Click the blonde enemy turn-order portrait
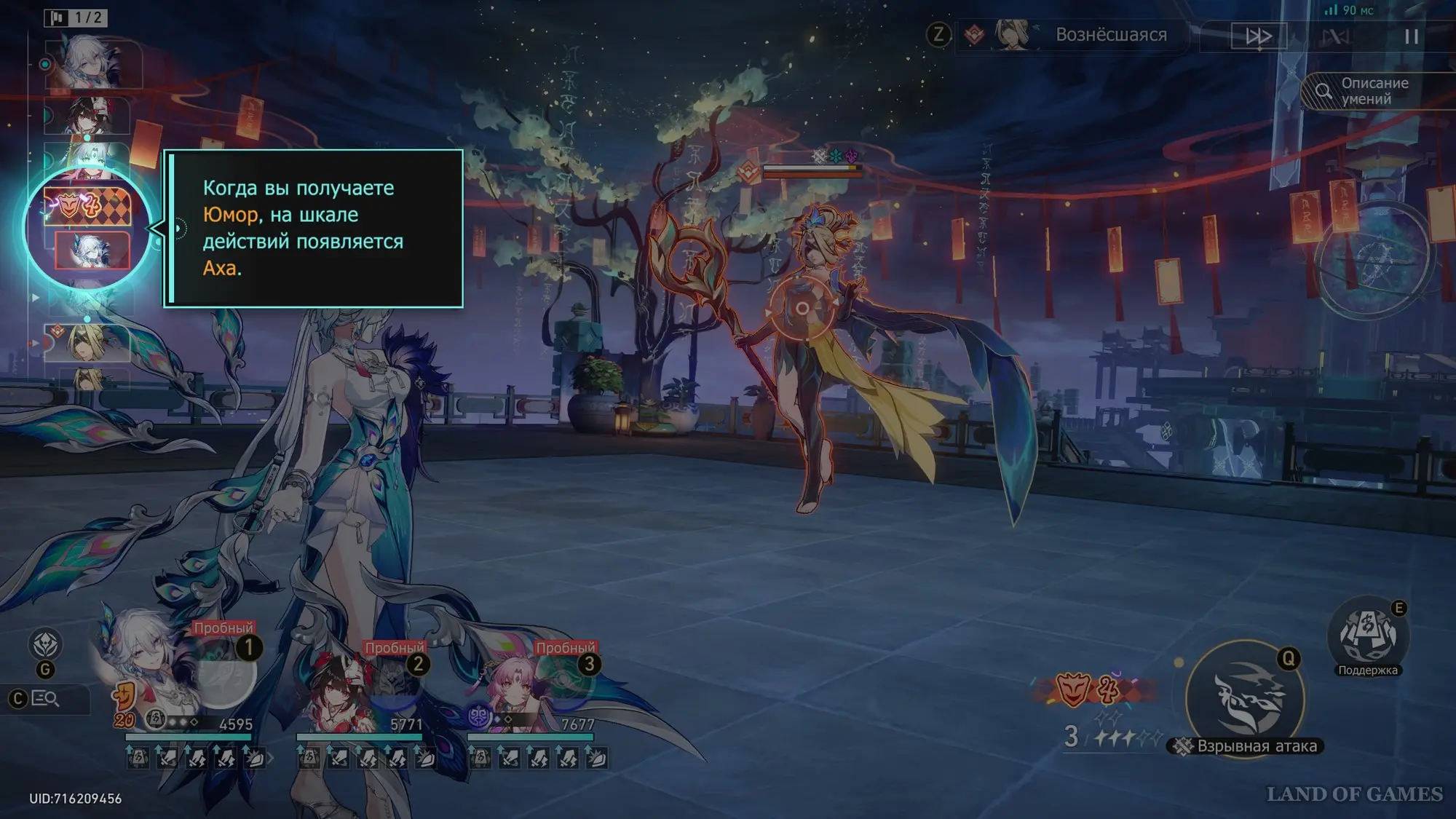 click(x=87, y=342)
